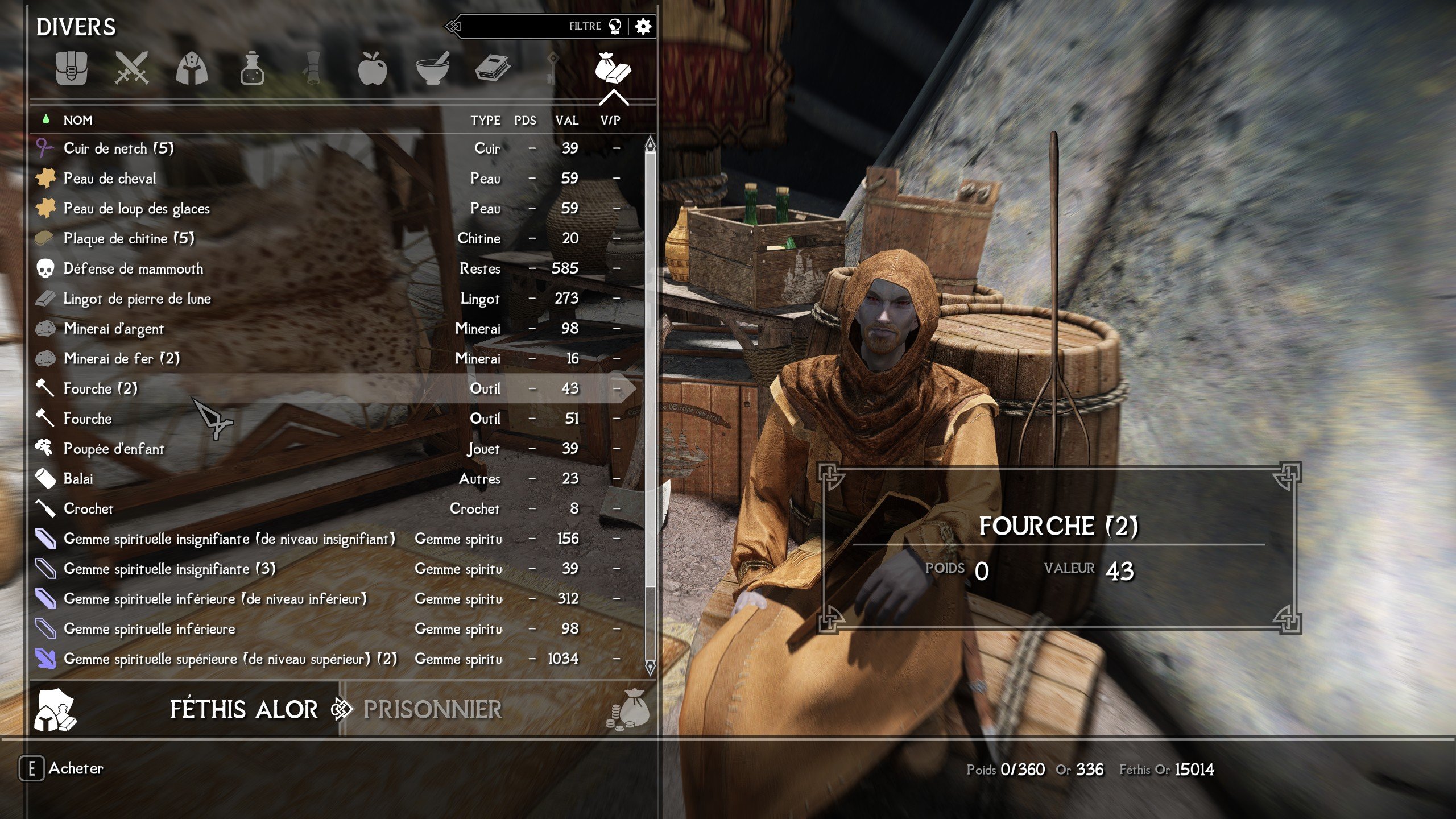The height and width of the screenshot is (819, 1456).
Task: Show the potions category
Action: pos(252,69)
